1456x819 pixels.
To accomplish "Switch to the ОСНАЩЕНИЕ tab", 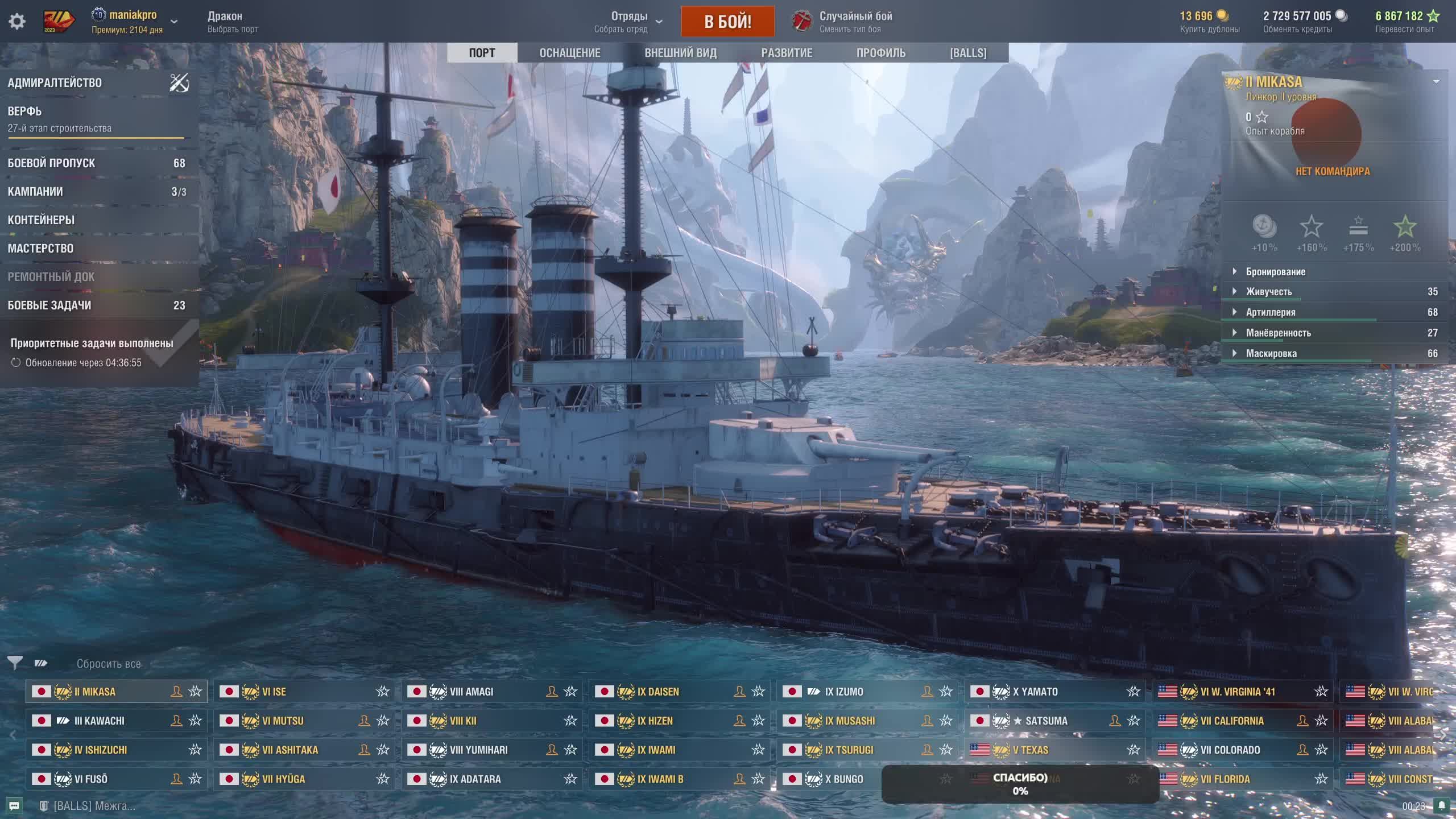I will coord(569,53).
